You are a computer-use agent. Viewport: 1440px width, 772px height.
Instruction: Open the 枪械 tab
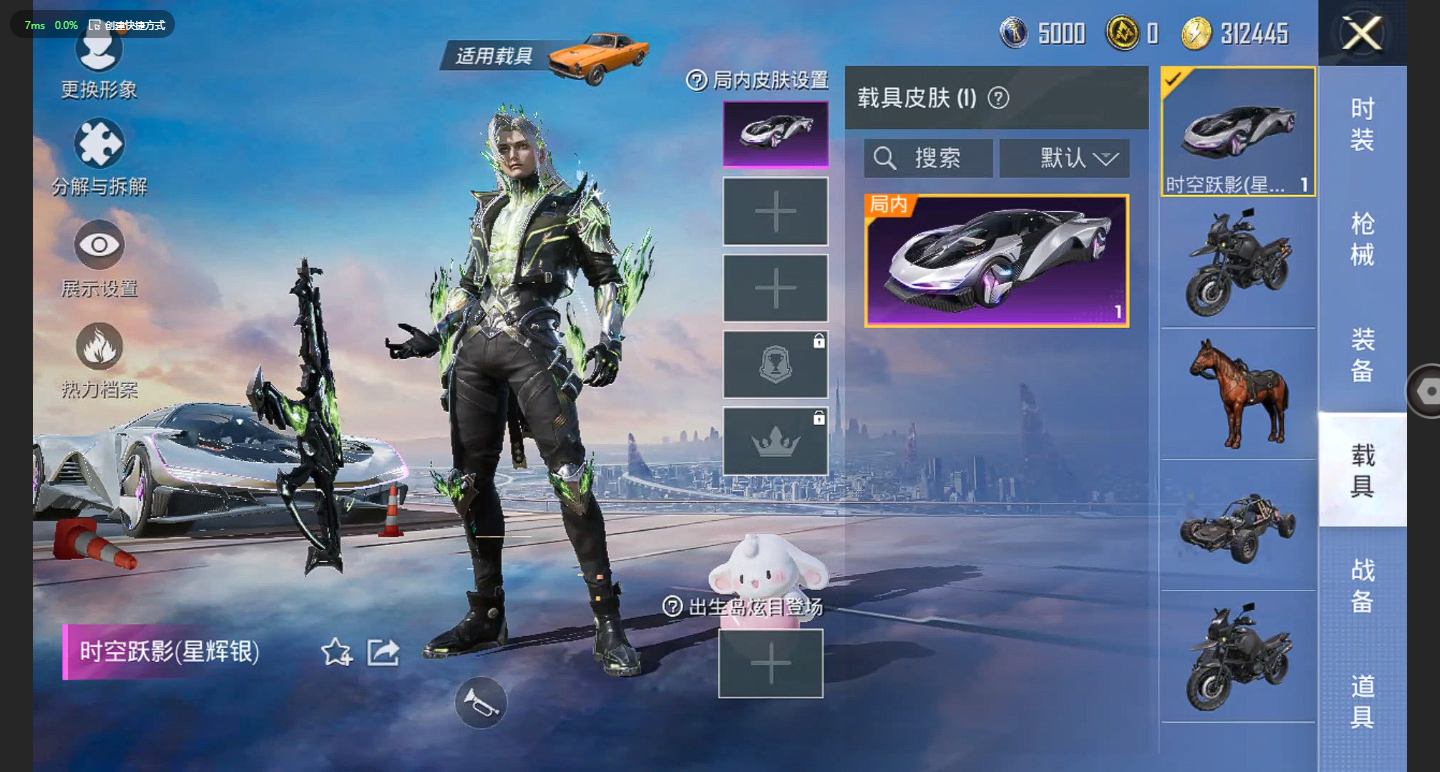(x=1362, y=240)
